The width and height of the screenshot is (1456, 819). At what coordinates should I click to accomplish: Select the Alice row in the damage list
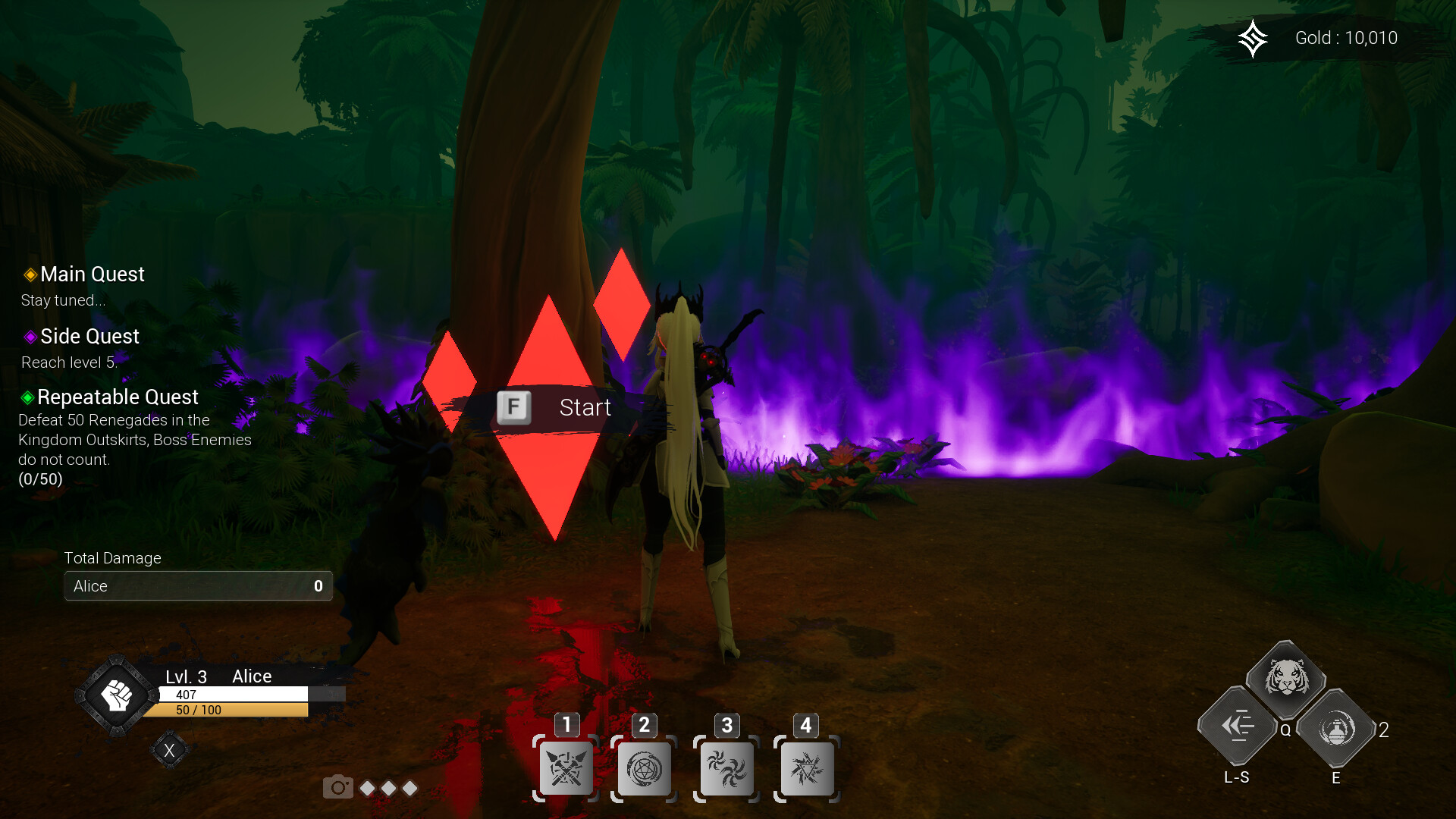pyautogui.click(x=197, y=585)
